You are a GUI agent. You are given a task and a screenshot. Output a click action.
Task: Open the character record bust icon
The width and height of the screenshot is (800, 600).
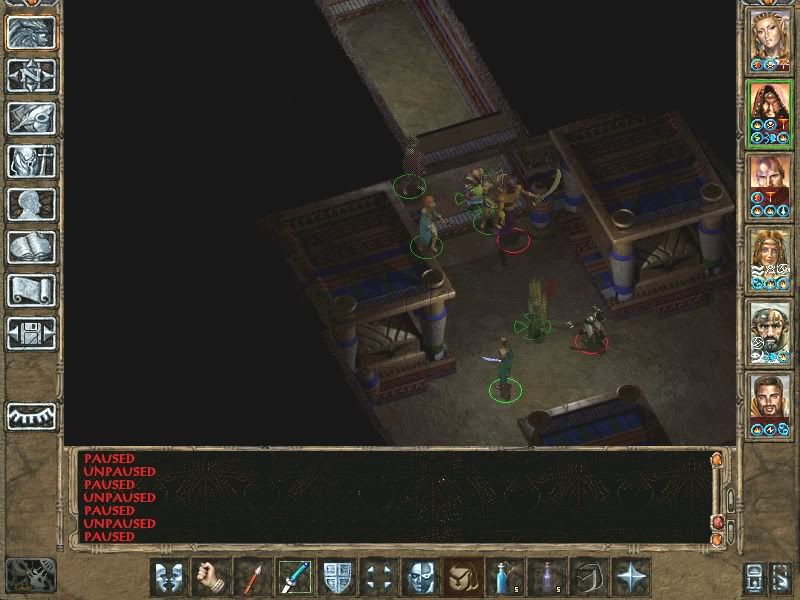tap(31, 204)
